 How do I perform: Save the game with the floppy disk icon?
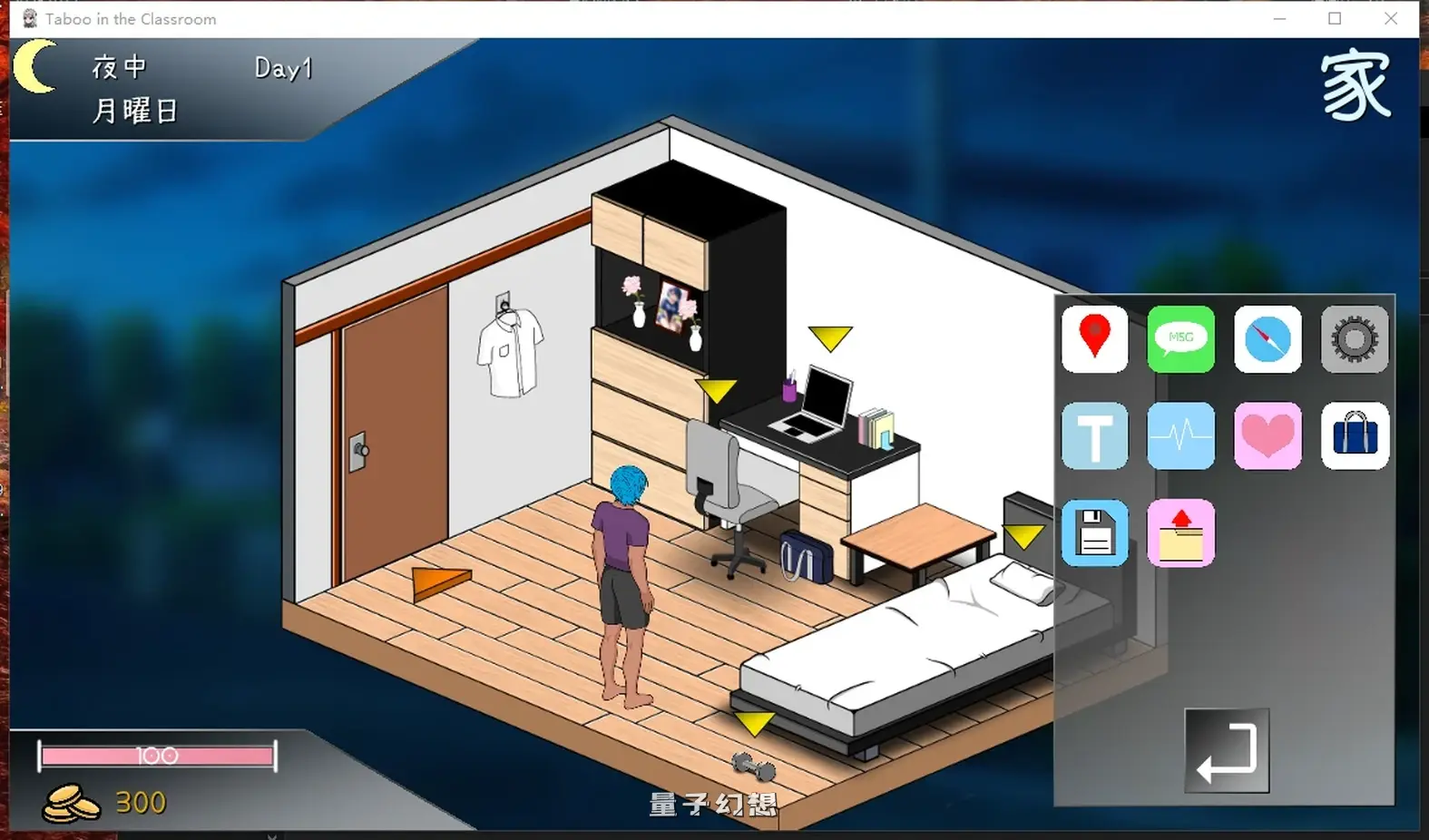[x=1094, y=532]
